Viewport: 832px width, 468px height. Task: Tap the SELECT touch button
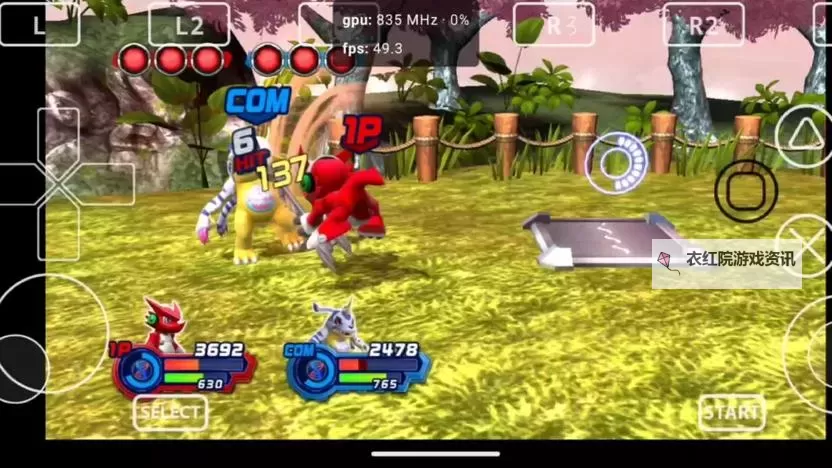tap(170, 412)
